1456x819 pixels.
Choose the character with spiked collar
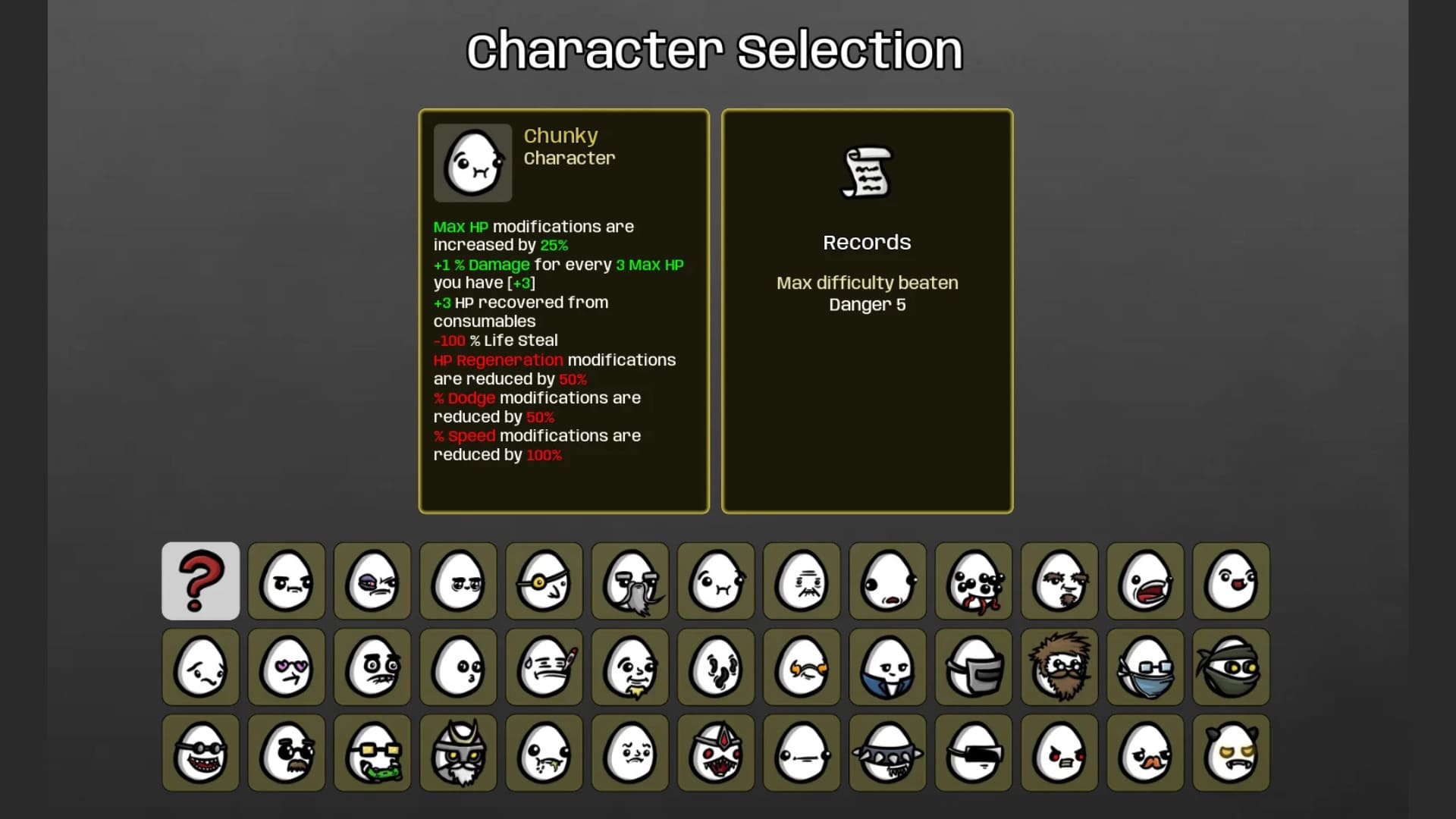(x=887, y=753)
